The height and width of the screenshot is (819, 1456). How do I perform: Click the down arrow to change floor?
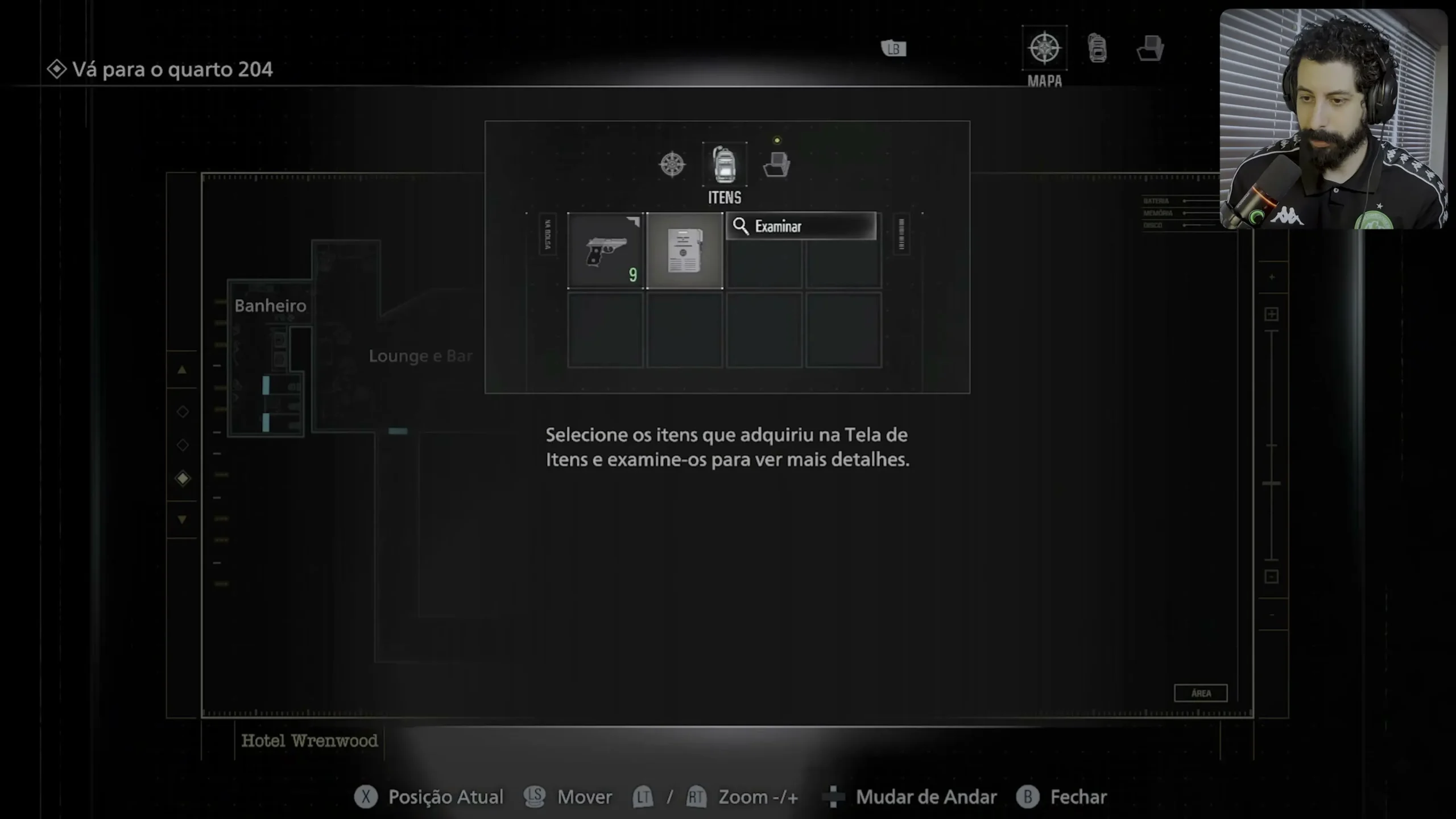coord(183,519)
